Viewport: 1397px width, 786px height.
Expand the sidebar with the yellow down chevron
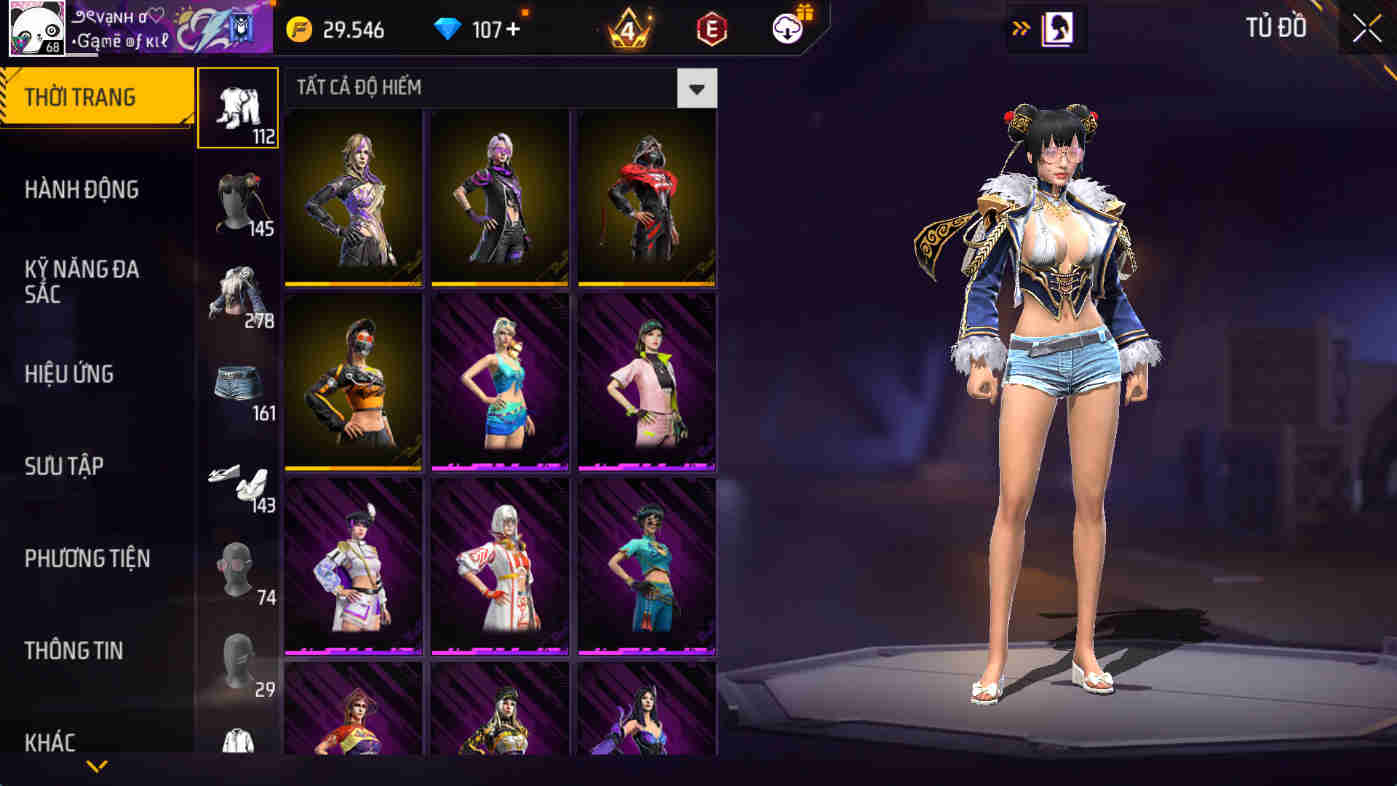point(95,766)
